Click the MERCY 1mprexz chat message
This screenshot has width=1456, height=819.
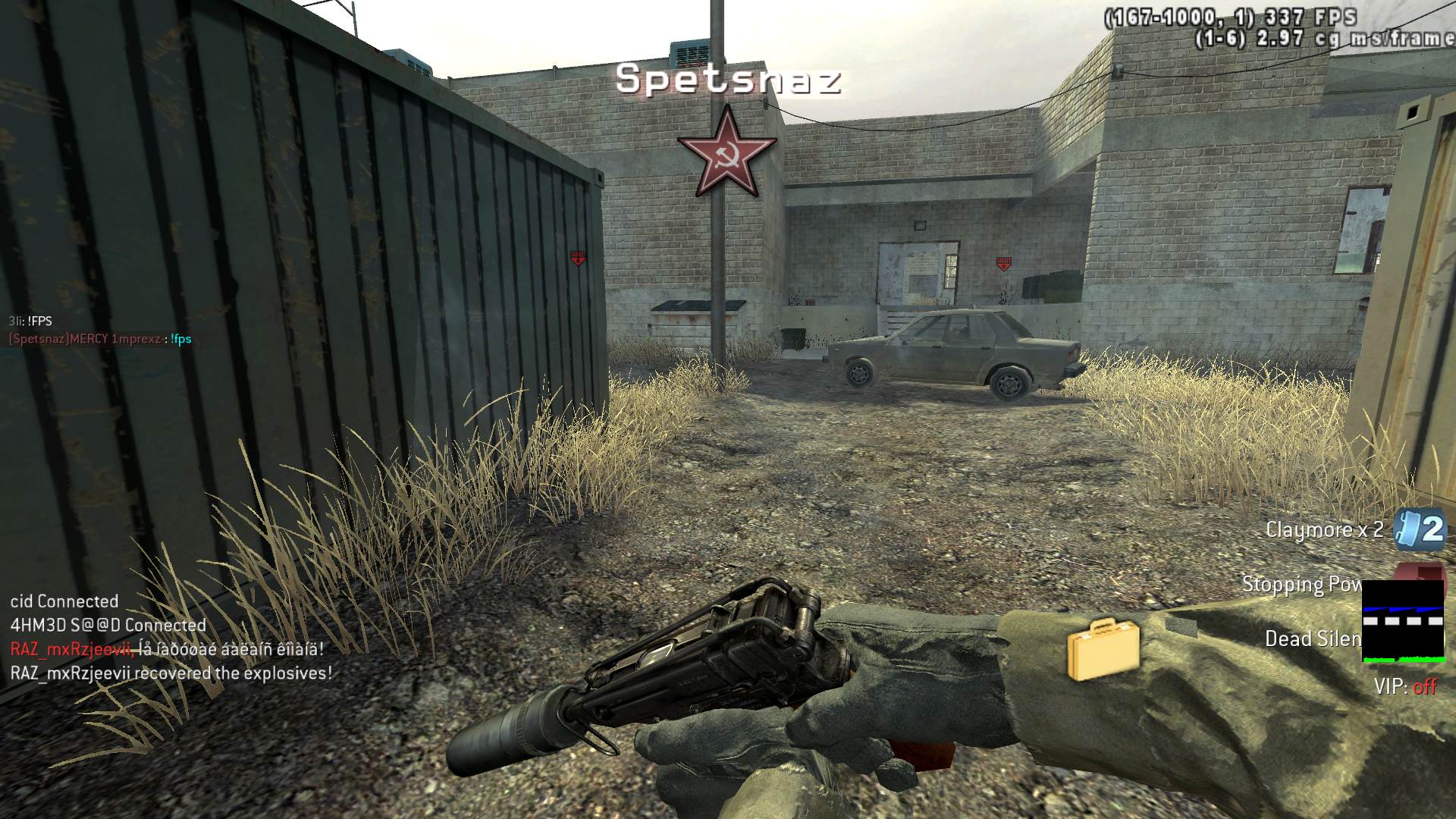coord(100,339)
